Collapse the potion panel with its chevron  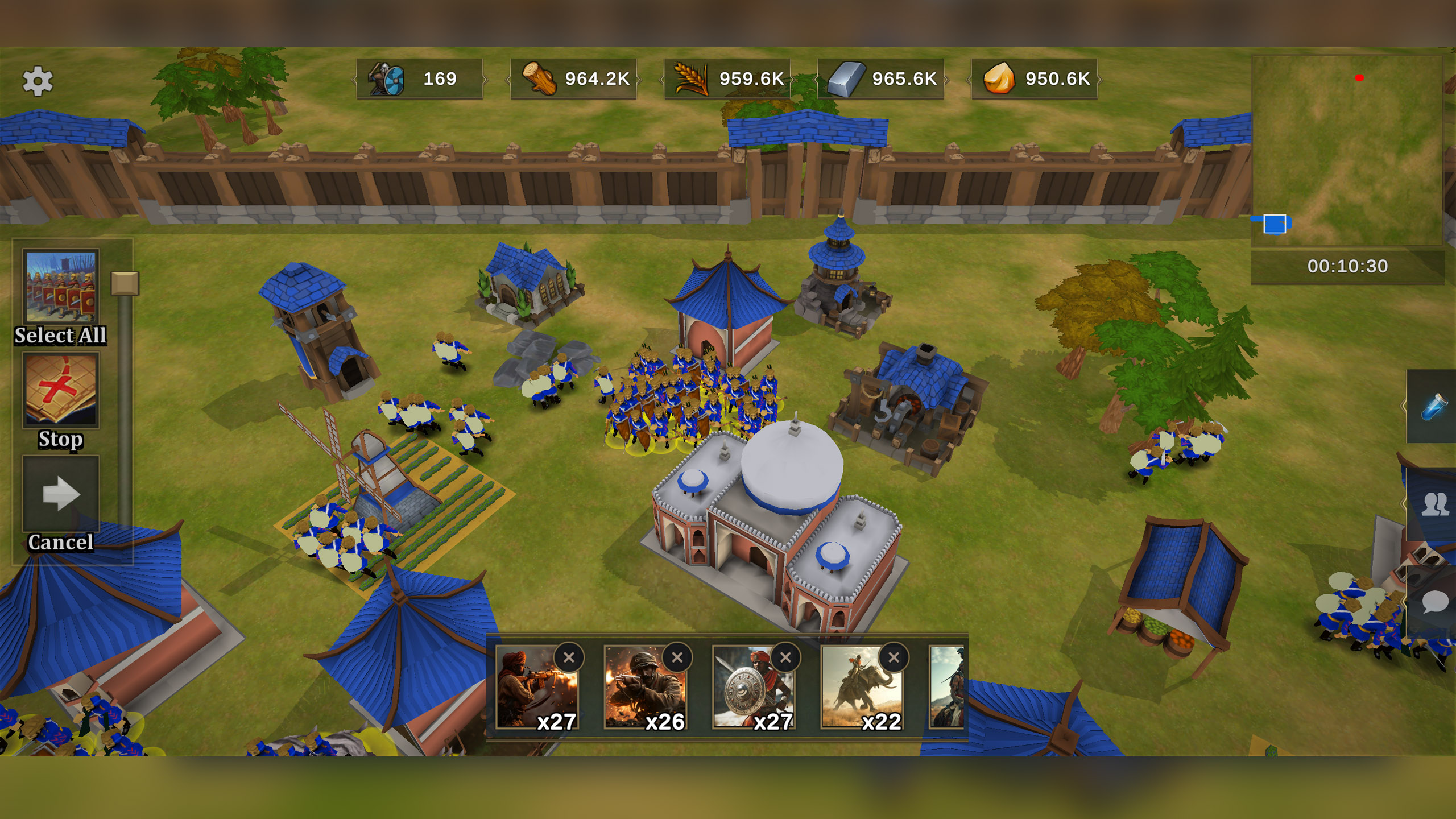click(1403, 404)
